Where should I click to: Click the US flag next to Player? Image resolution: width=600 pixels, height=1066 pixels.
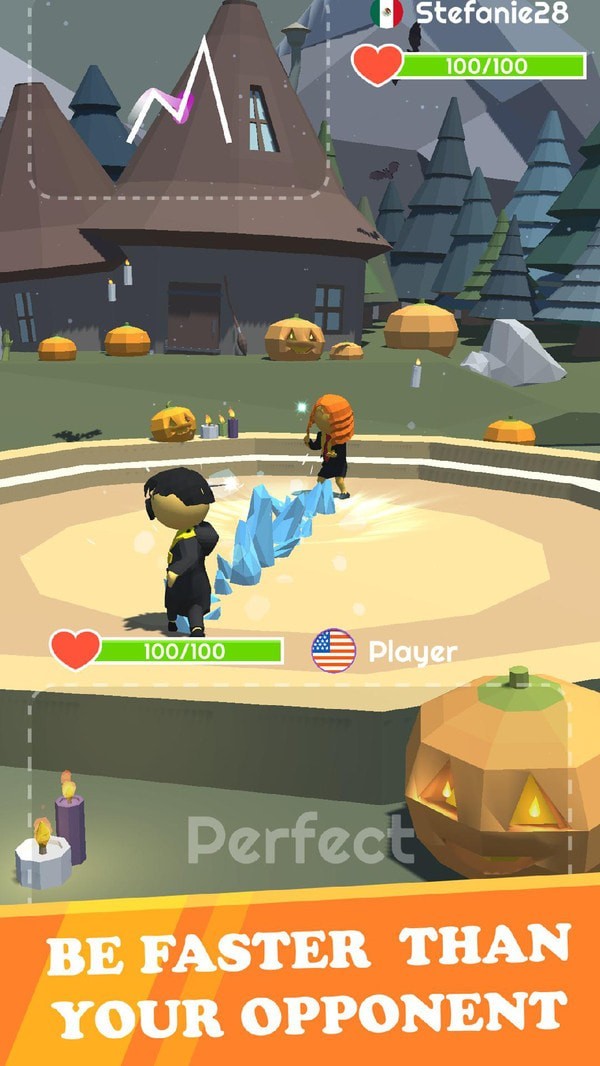pyautogui.click(x=334, y=651)
